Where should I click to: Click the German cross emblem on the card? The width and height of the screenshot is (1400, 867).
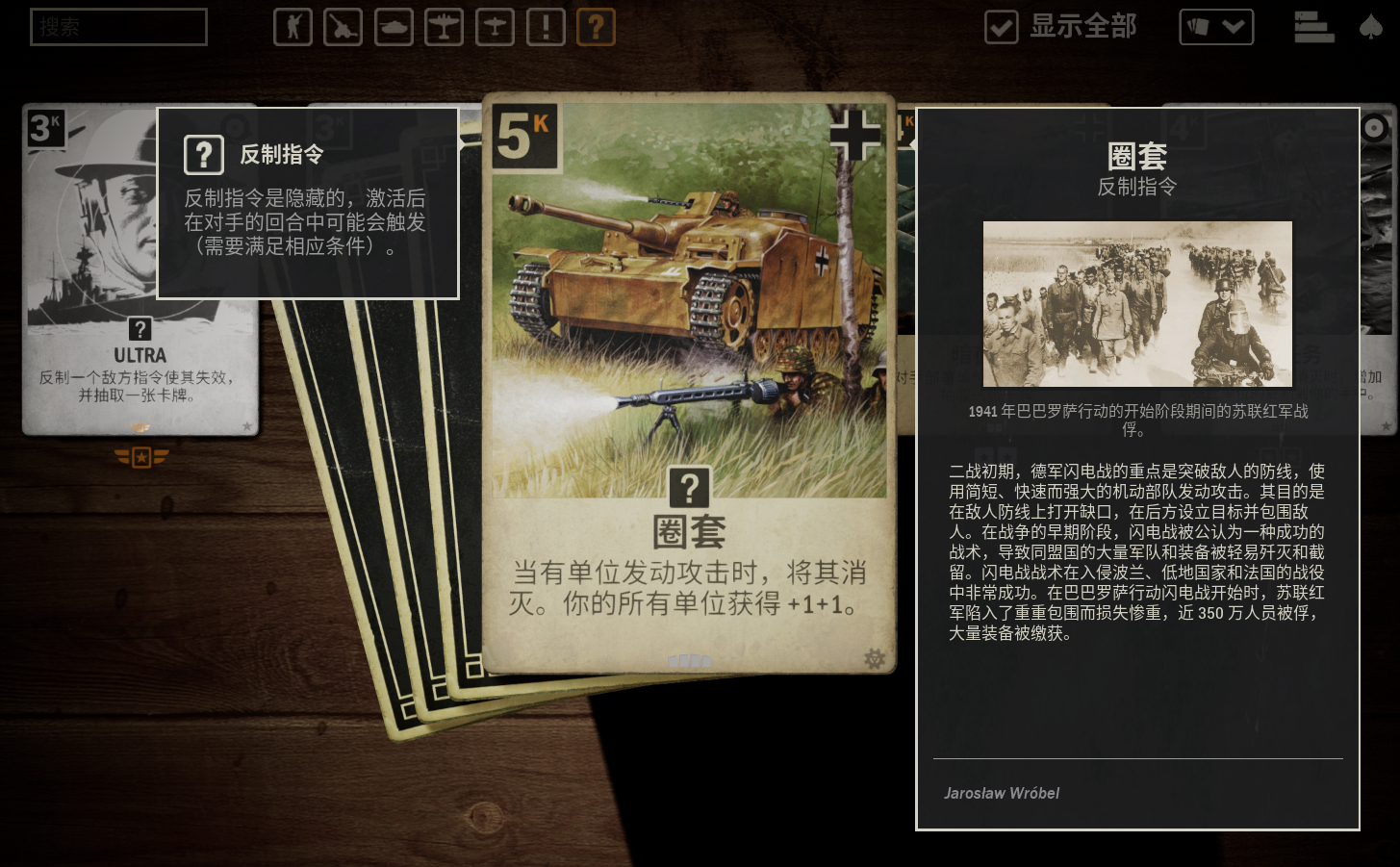pyautogui.click(x=855, y=134)
